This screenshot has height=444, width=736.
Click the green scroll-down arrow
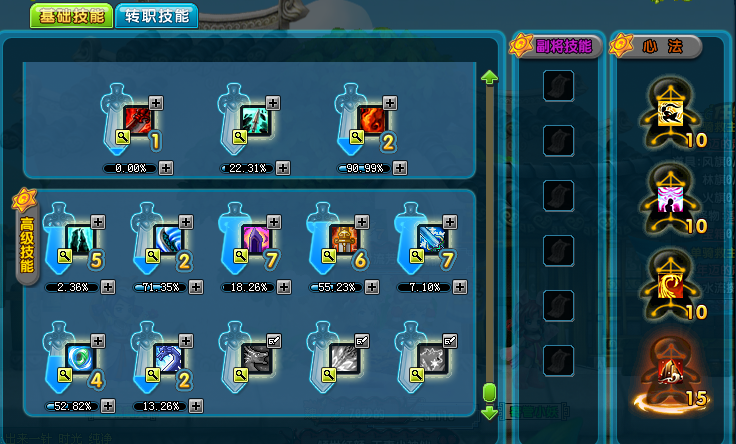click(490, 412)
